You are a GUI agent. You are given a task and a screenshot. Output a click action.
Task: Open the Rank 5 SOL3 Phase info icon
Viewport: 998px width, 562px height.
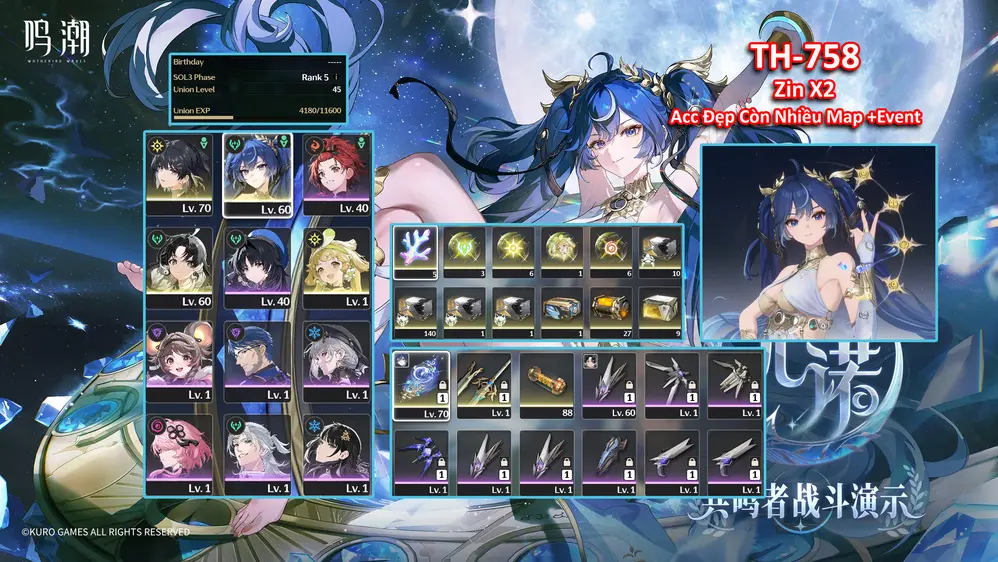click(337, 77)
